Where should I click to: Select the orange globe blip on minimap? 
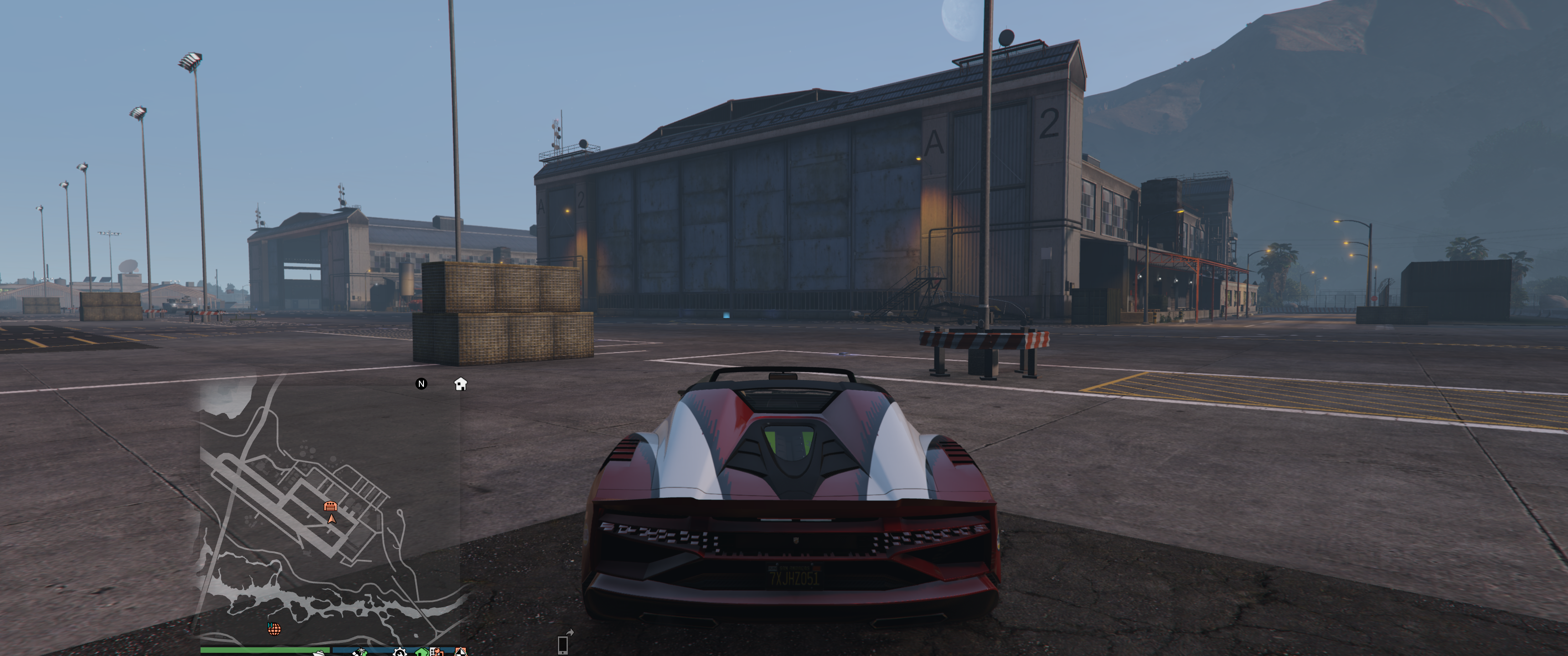274,629
